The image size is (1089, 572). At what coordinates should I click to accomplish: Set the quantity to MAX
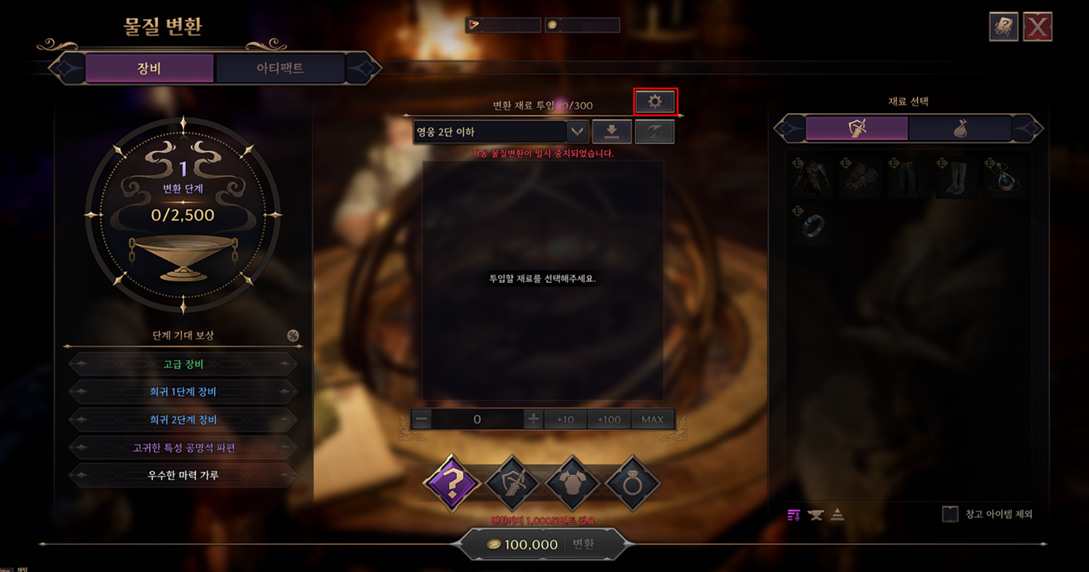tap(652, 420)
